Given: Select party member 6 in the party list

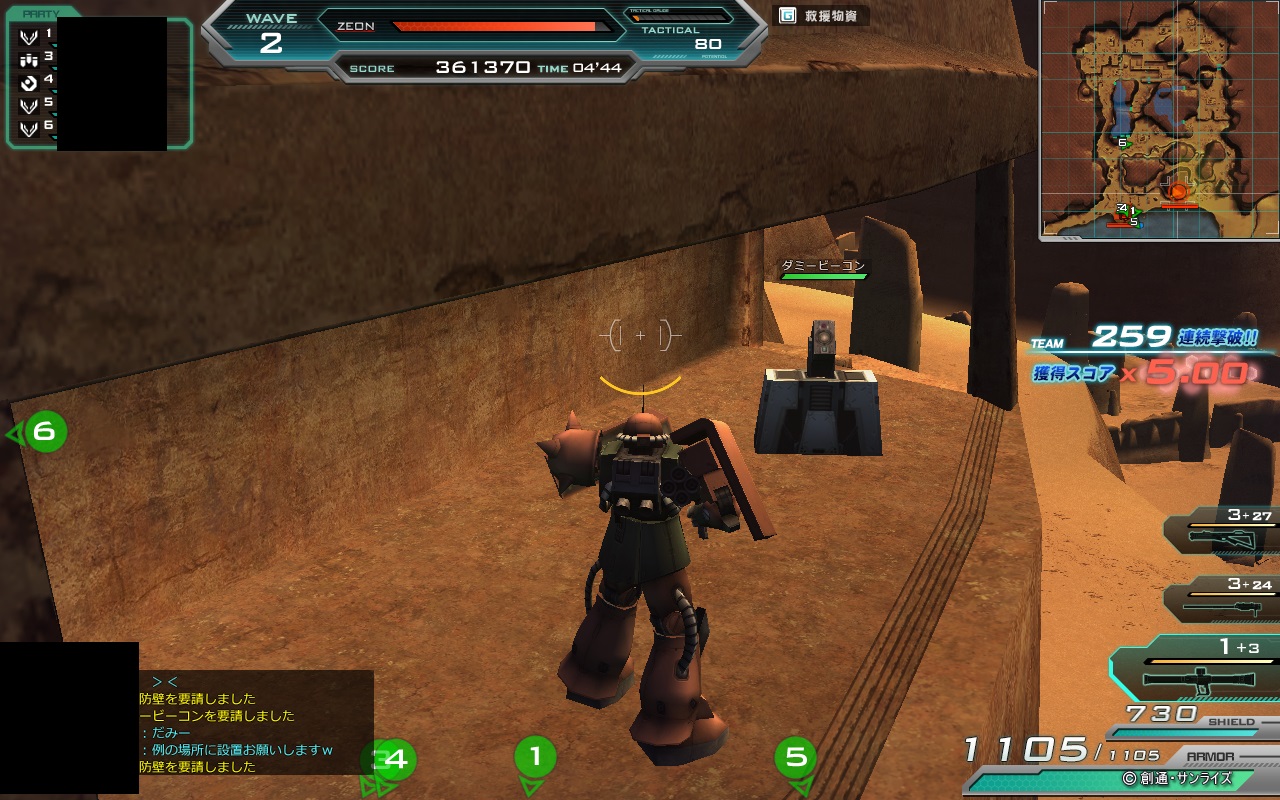Looking at the screenshot, I should tap(36, 126).
